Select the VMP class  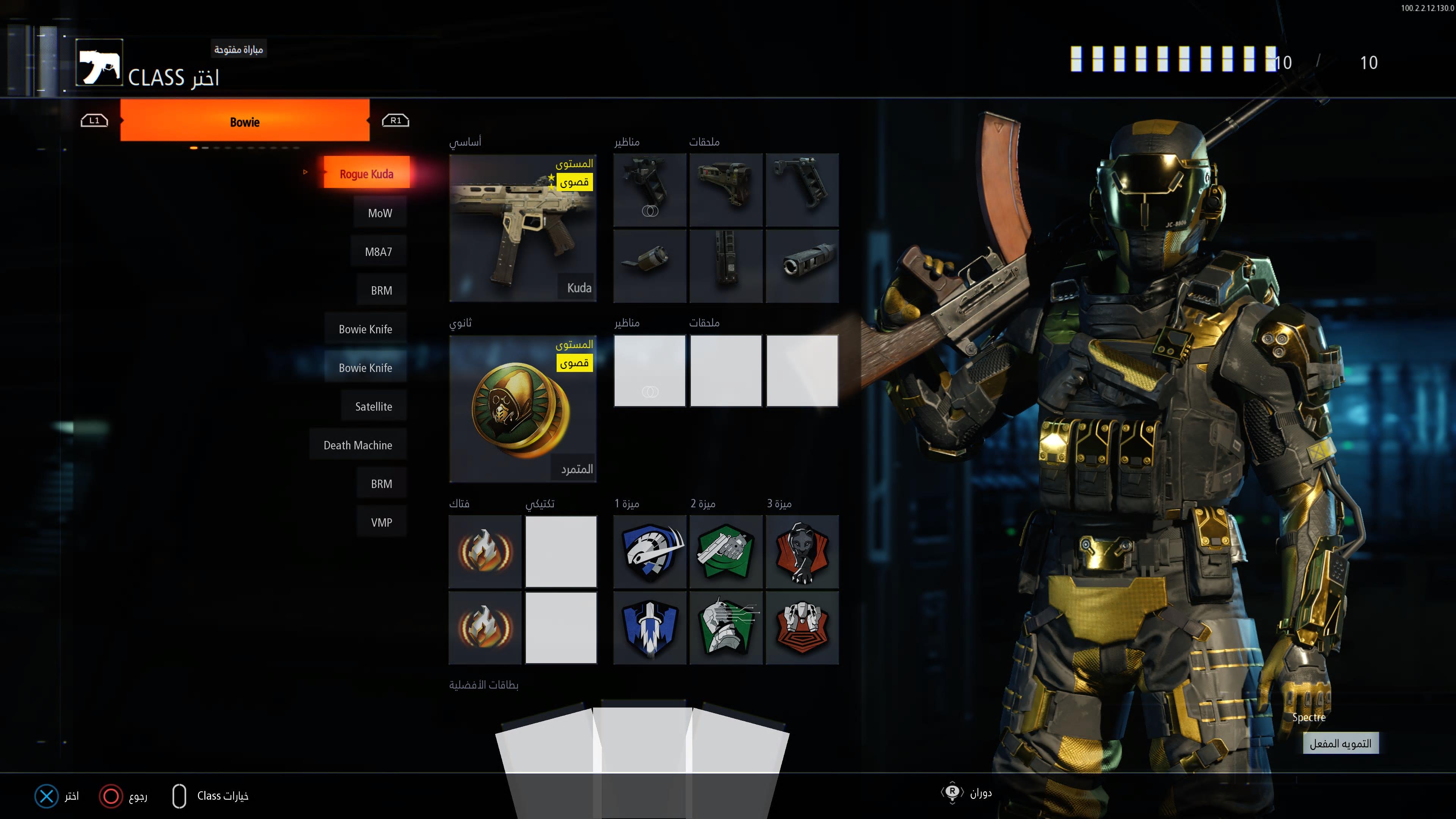coord(381,522)
